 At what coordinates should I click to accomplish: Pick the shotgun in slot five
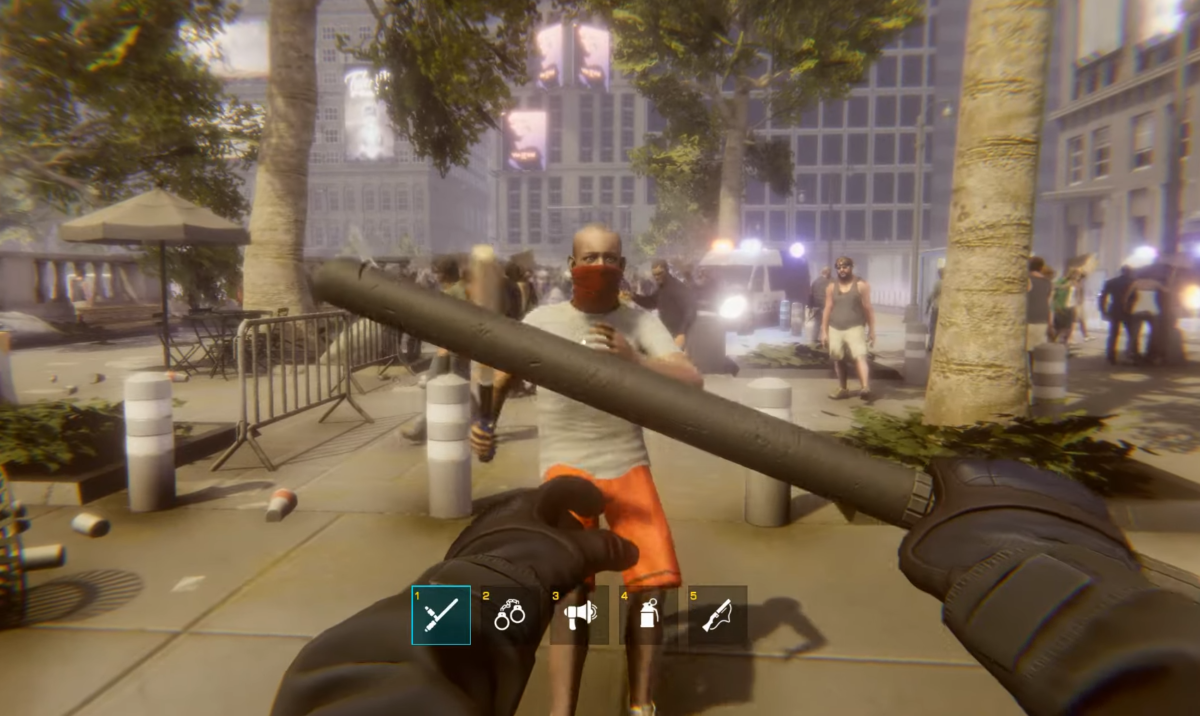pyautogui.click(x=717, y=615)
